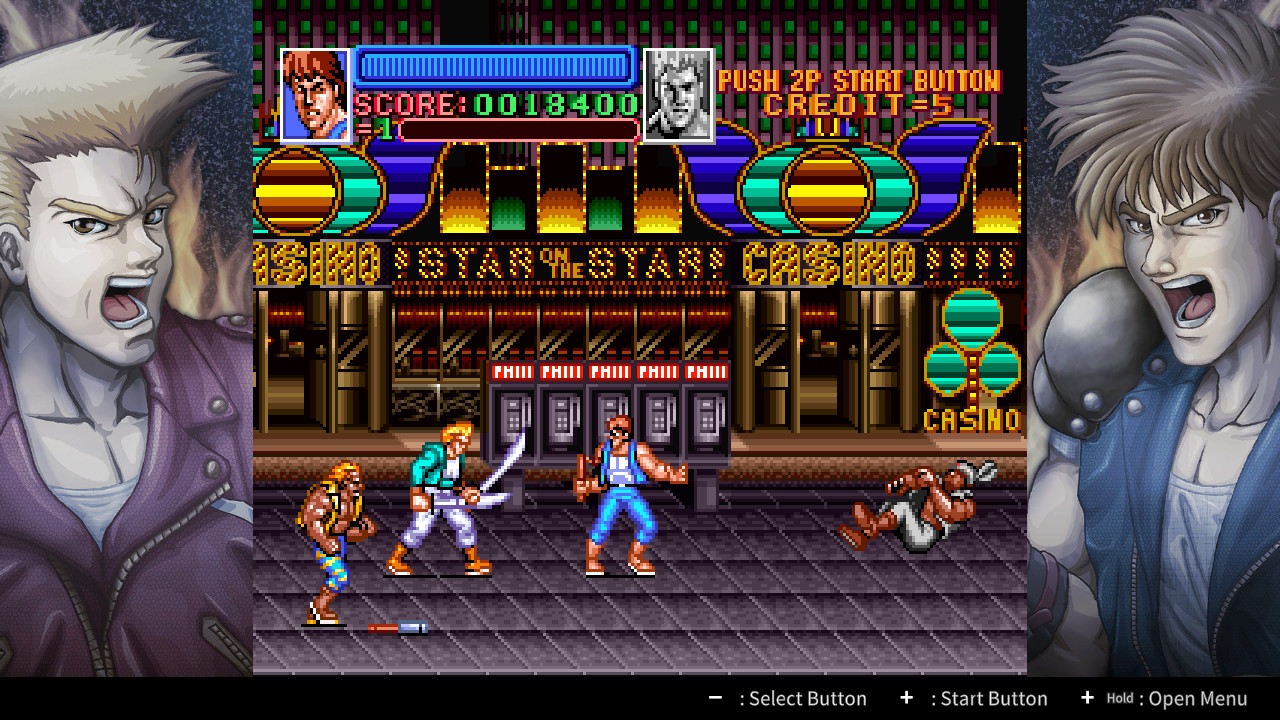Click the SCORE:0018400 display
This screenshot has height=720, width=1280.
498,103
